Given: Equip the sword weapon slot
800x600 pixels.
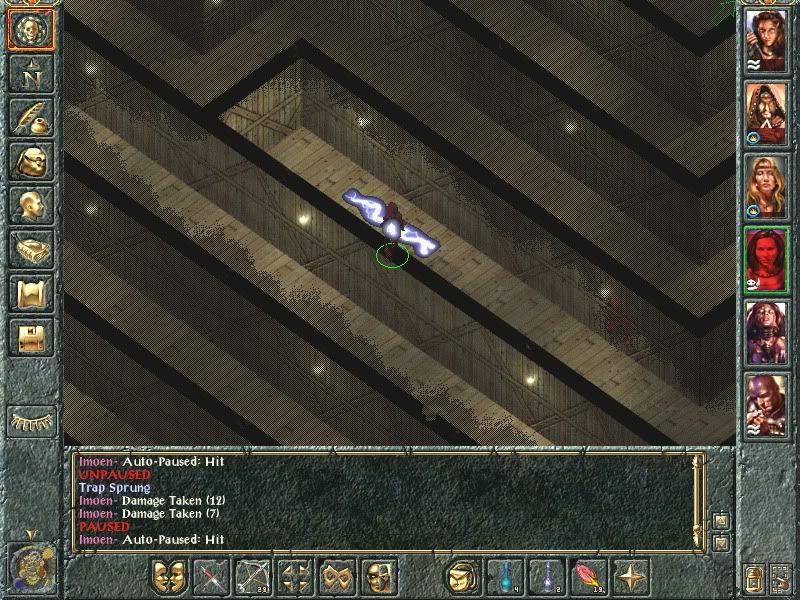Looking at the screenshot, I should click(212, 577).
